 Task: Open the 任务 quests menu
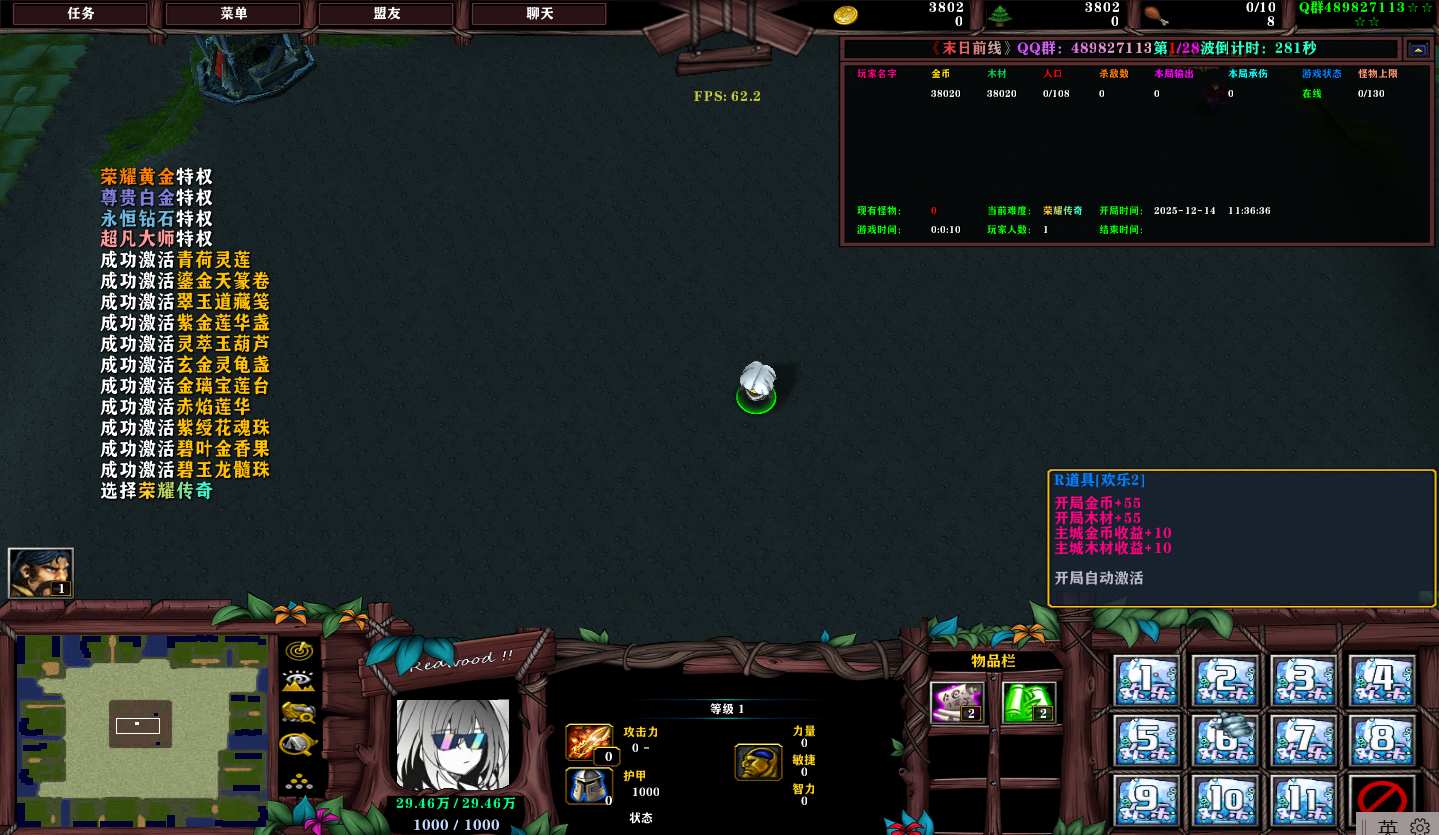80,14
